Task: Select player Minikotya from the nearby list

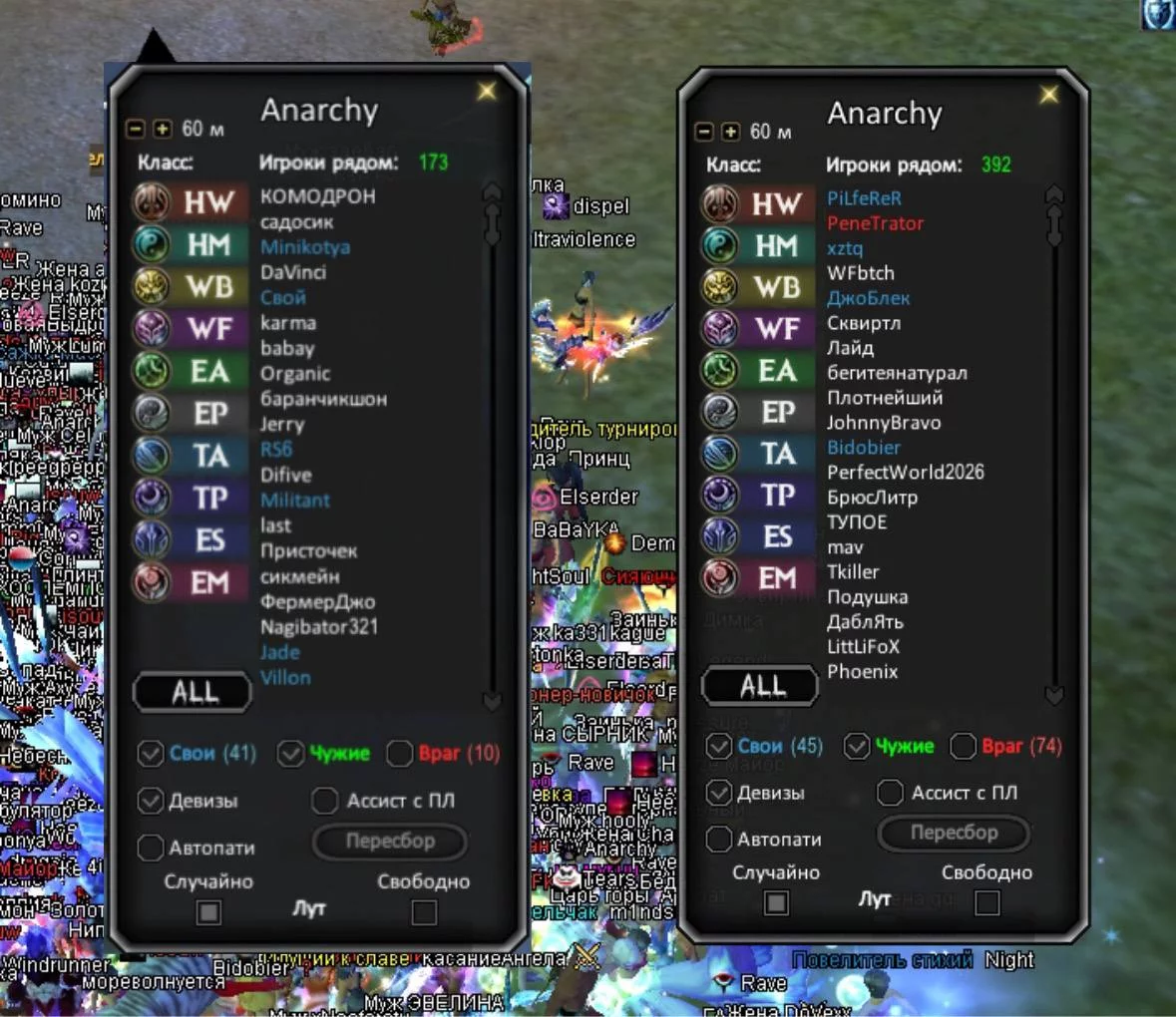Action: (x=304, y=247)
